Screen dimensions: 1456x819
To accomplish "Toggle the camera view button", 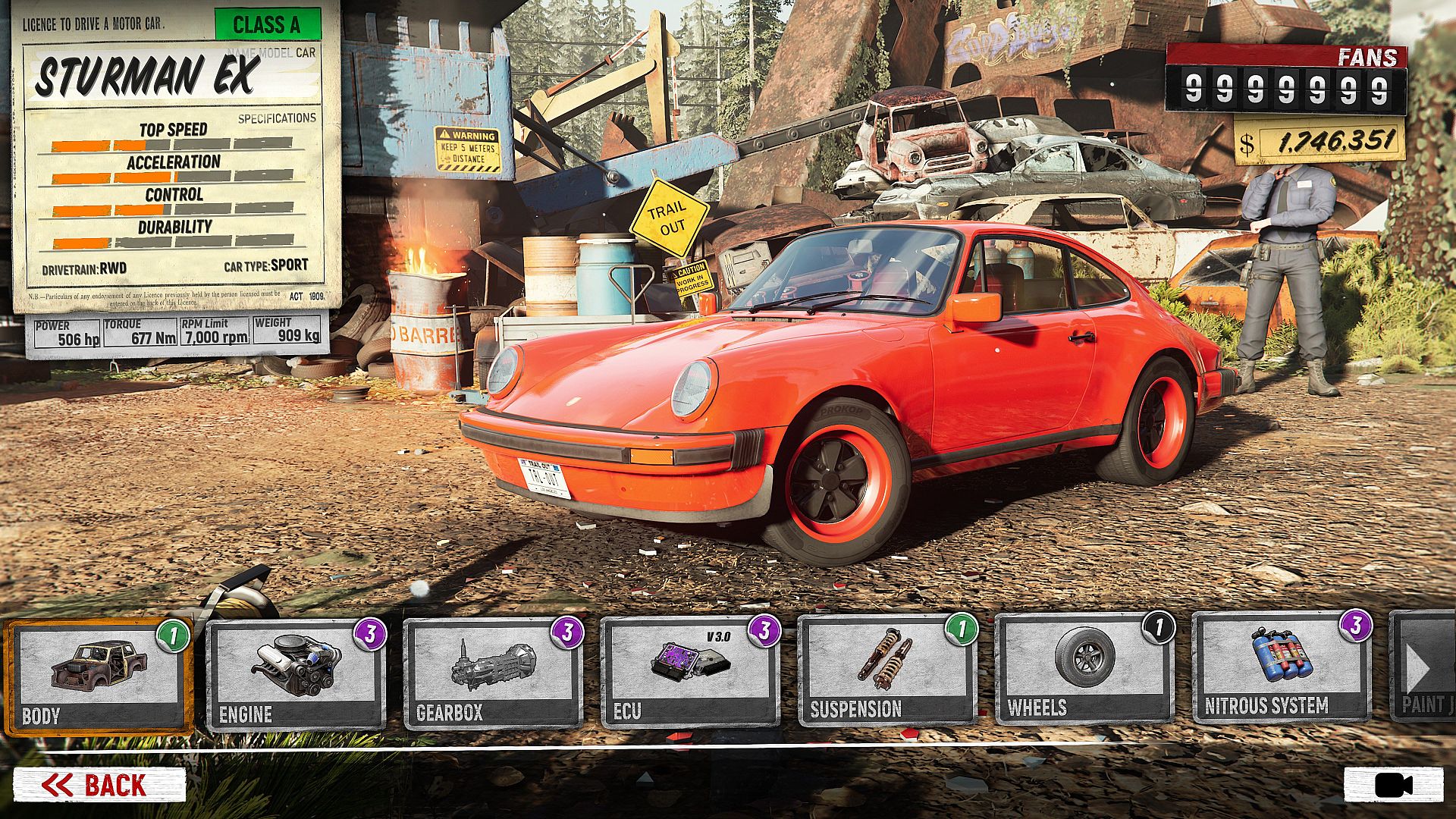I will [x=1394, y=785].
